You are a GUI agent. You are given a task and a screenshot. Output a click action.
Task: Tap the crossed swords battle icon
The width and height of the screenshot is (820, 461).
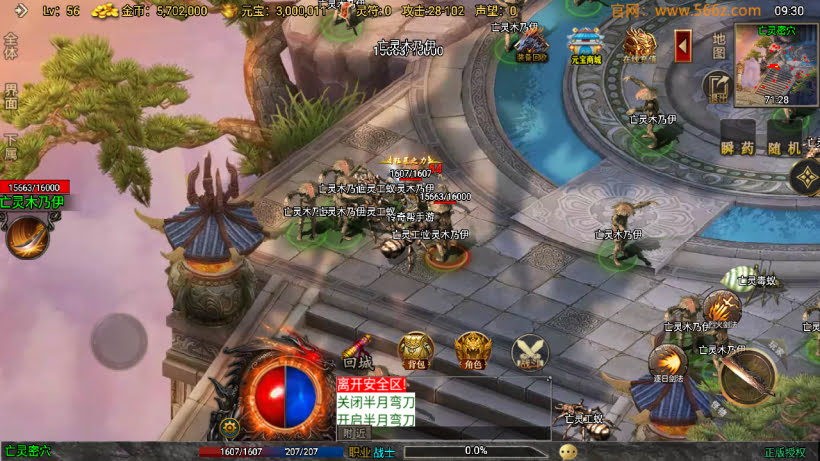[x=529, y=351]
